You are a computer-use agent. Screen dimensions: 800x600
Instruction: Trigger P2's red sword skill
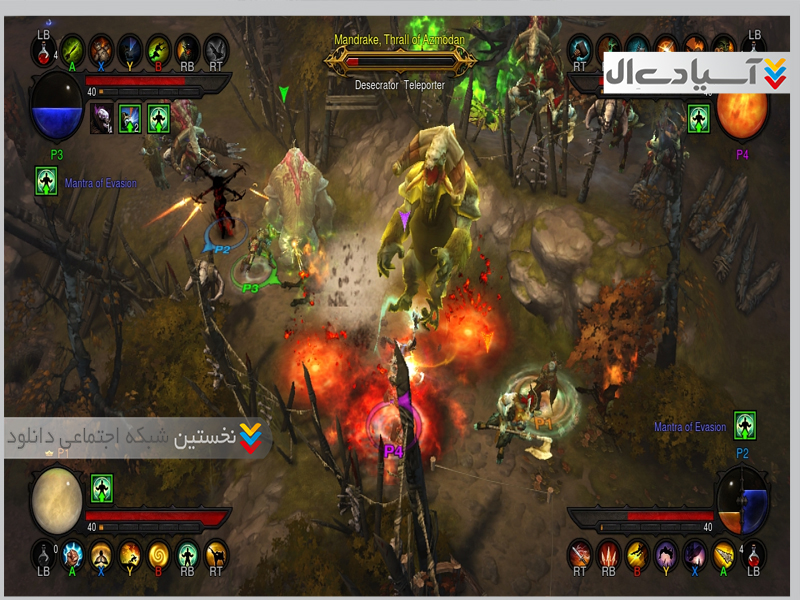pos(580,553)
